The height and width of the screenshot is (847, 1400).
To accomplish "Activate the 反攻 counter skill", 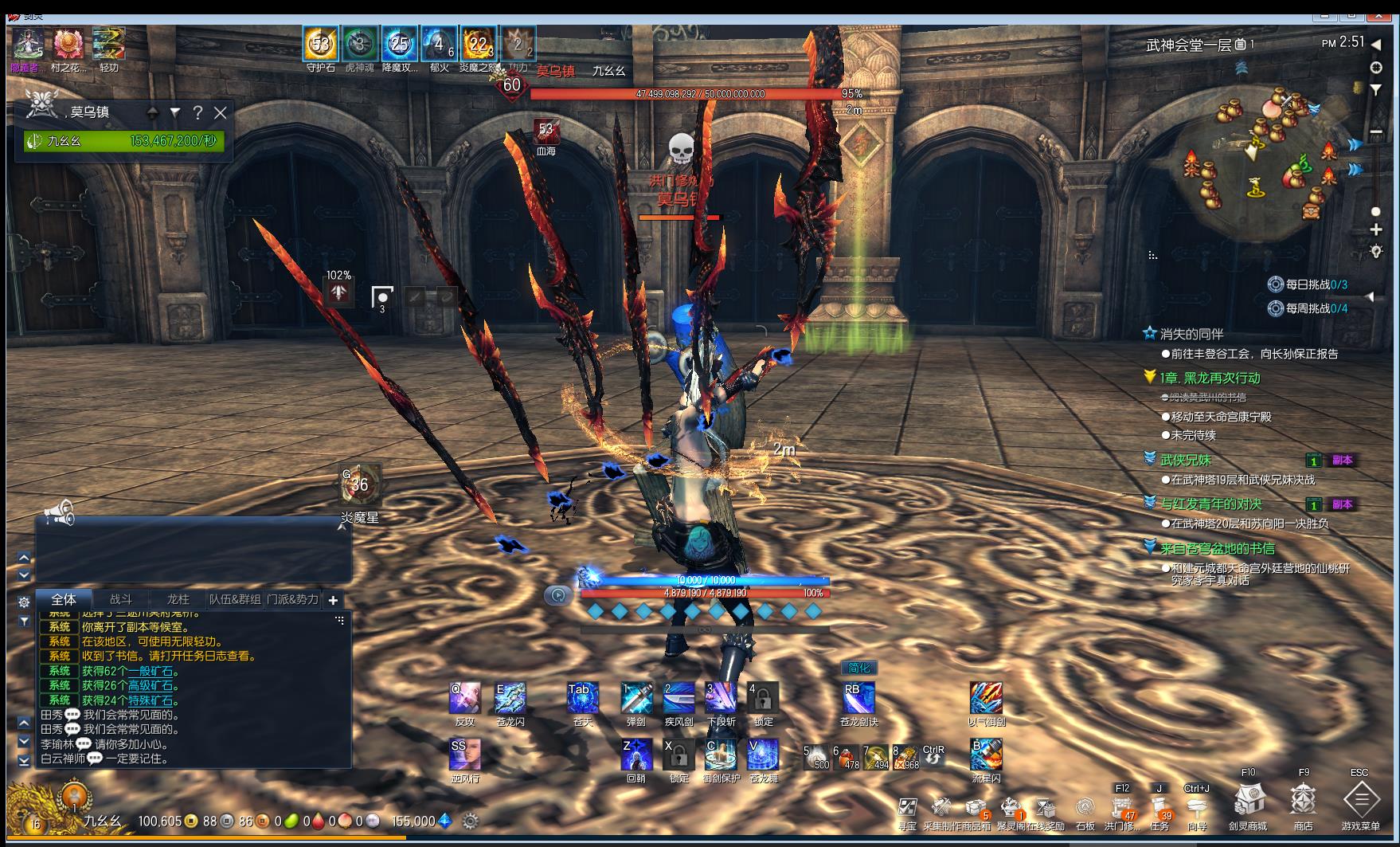I will click(464, 698).
